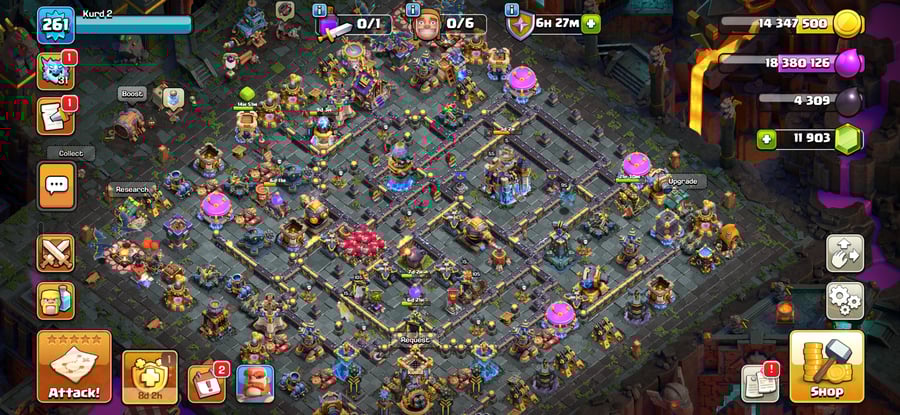Add gems with the green plus button
900x415 pixels.
pyautogui.click(x=768, y=138)
